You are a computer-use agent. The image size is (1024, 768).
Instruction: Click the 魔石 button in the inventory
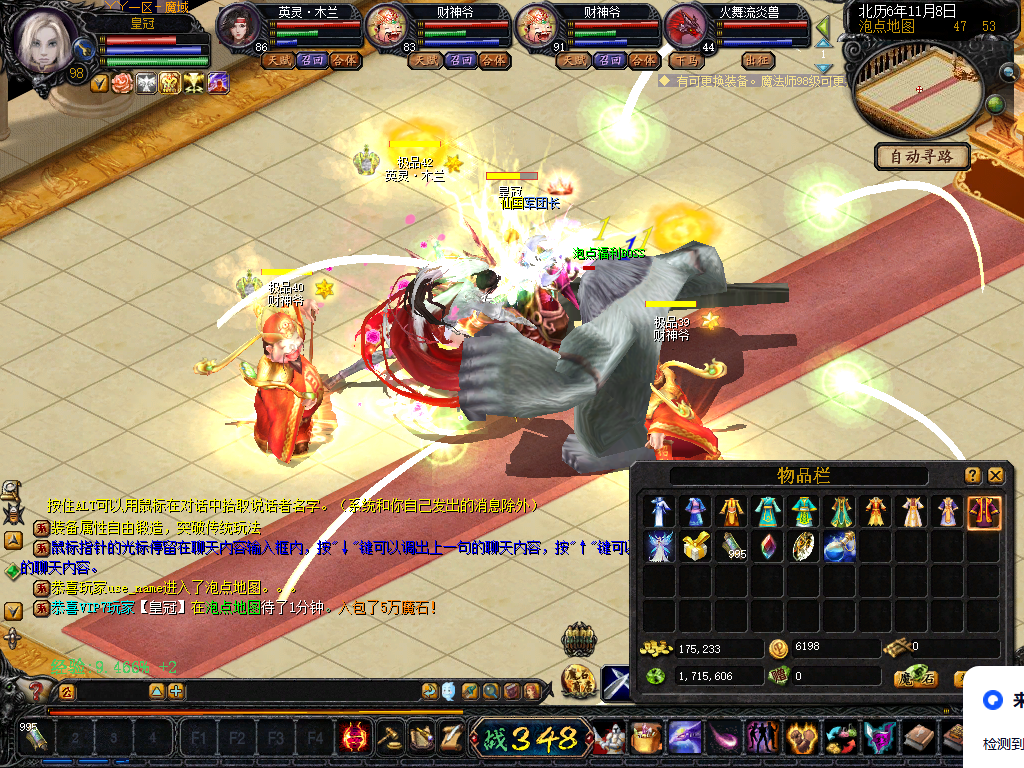[915, 677]
